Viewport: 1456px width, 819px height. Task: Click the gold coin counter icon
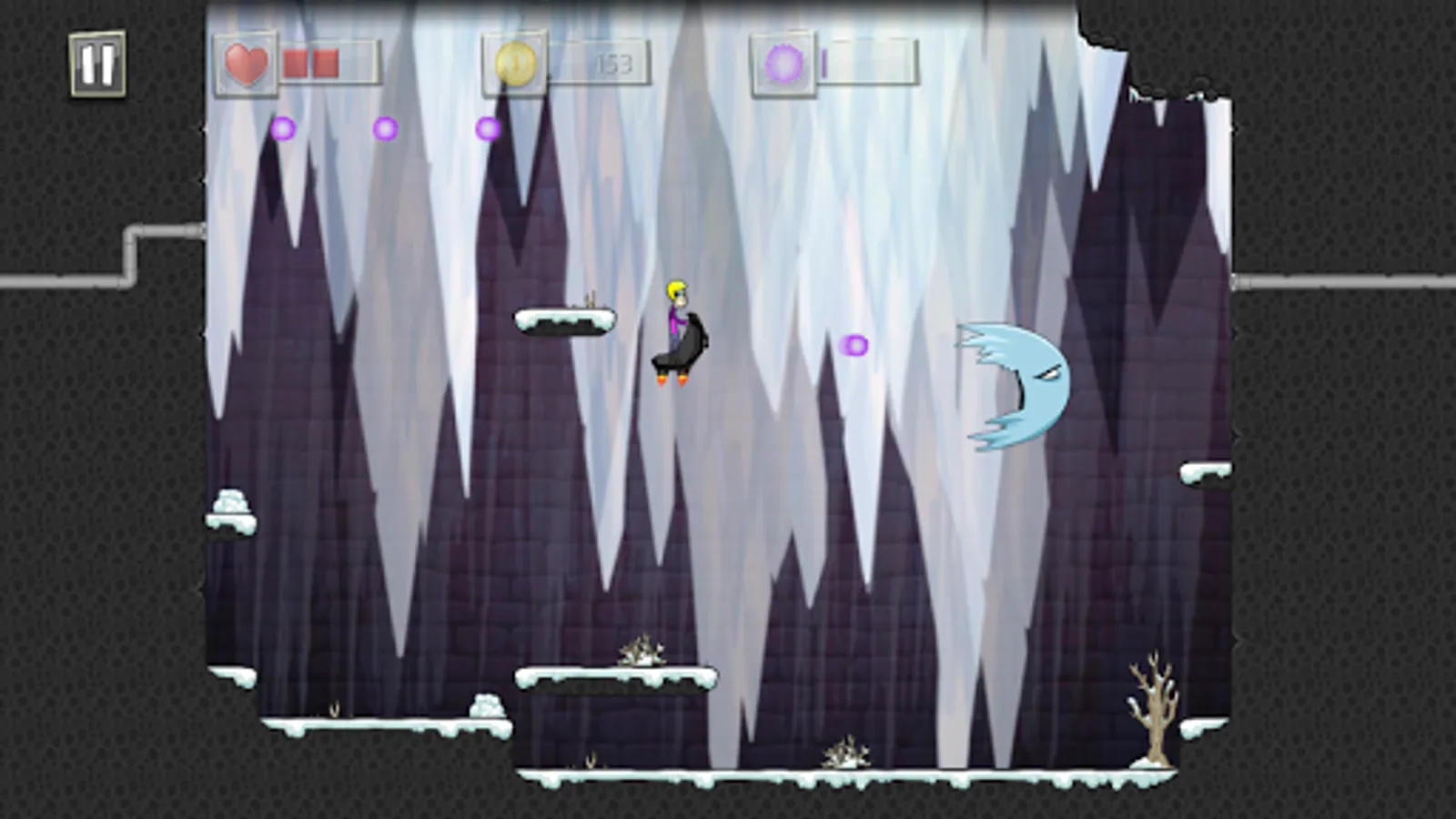coord(516,64)
